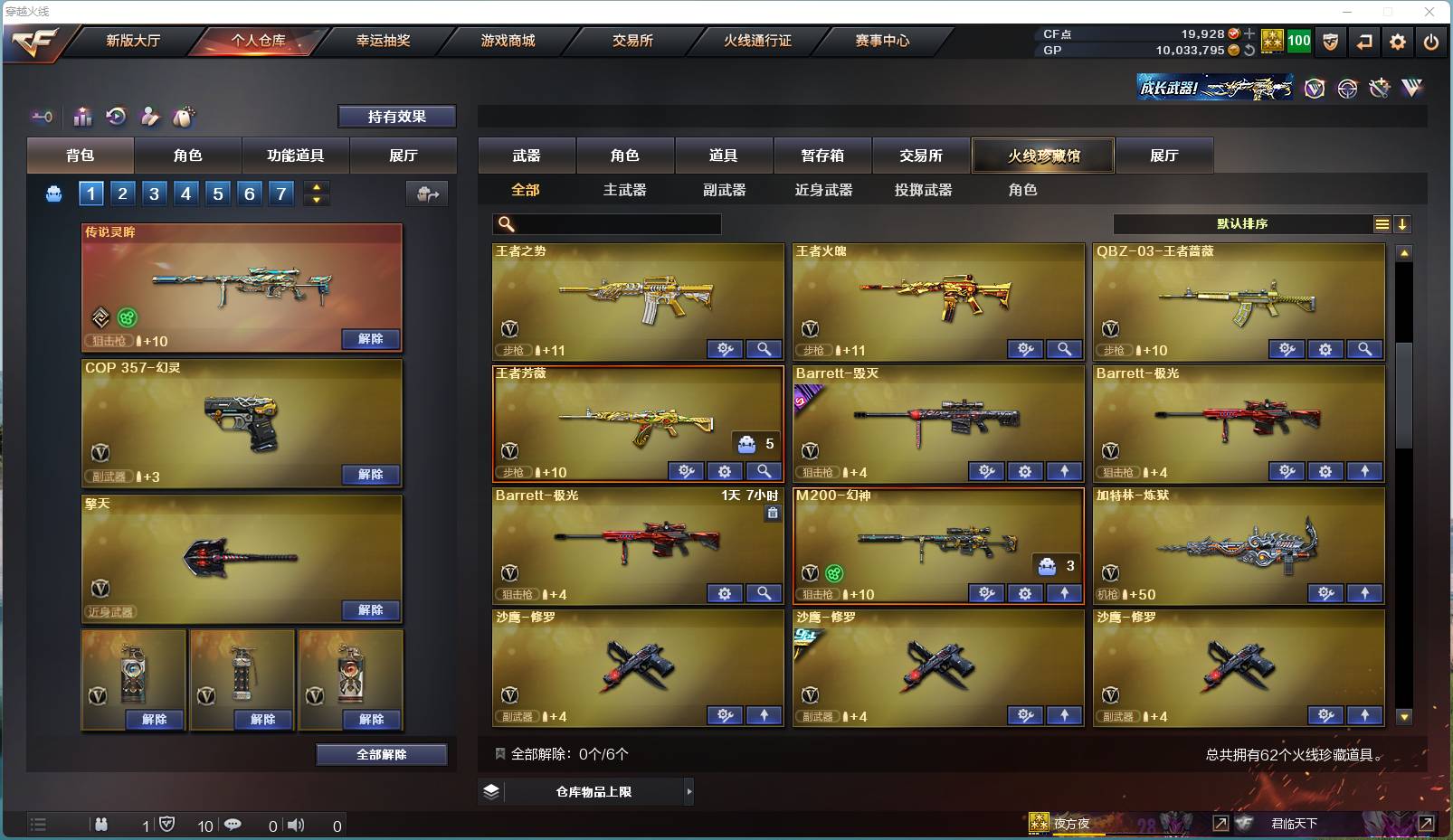Viewport: 1453px width, 840px height.
Task: Click the scrollbar down arrow on the right
Action: coord(1403,717)
